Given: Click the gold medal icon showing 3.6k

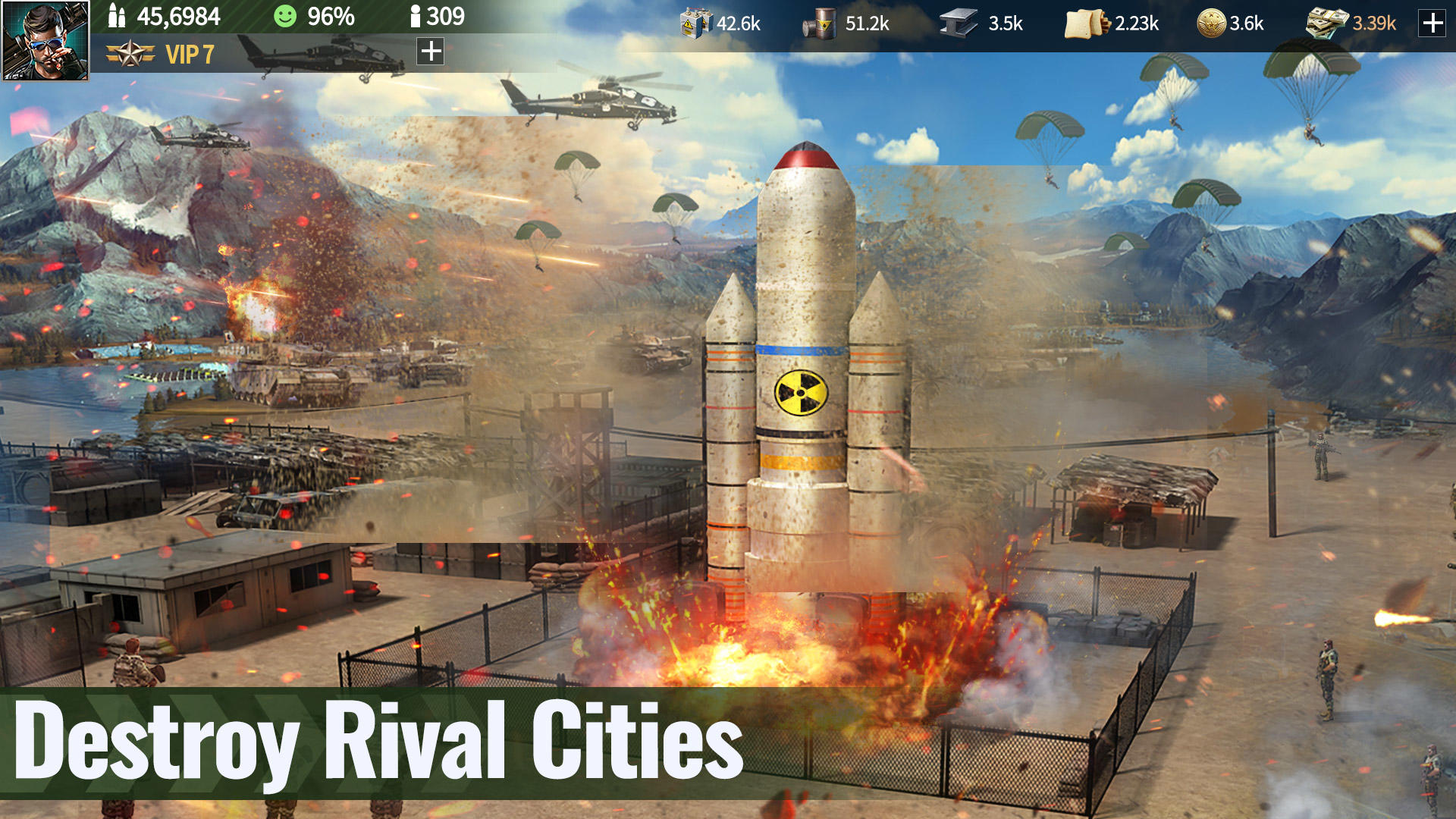Looking at the screenshot, I should [1210, 23].
